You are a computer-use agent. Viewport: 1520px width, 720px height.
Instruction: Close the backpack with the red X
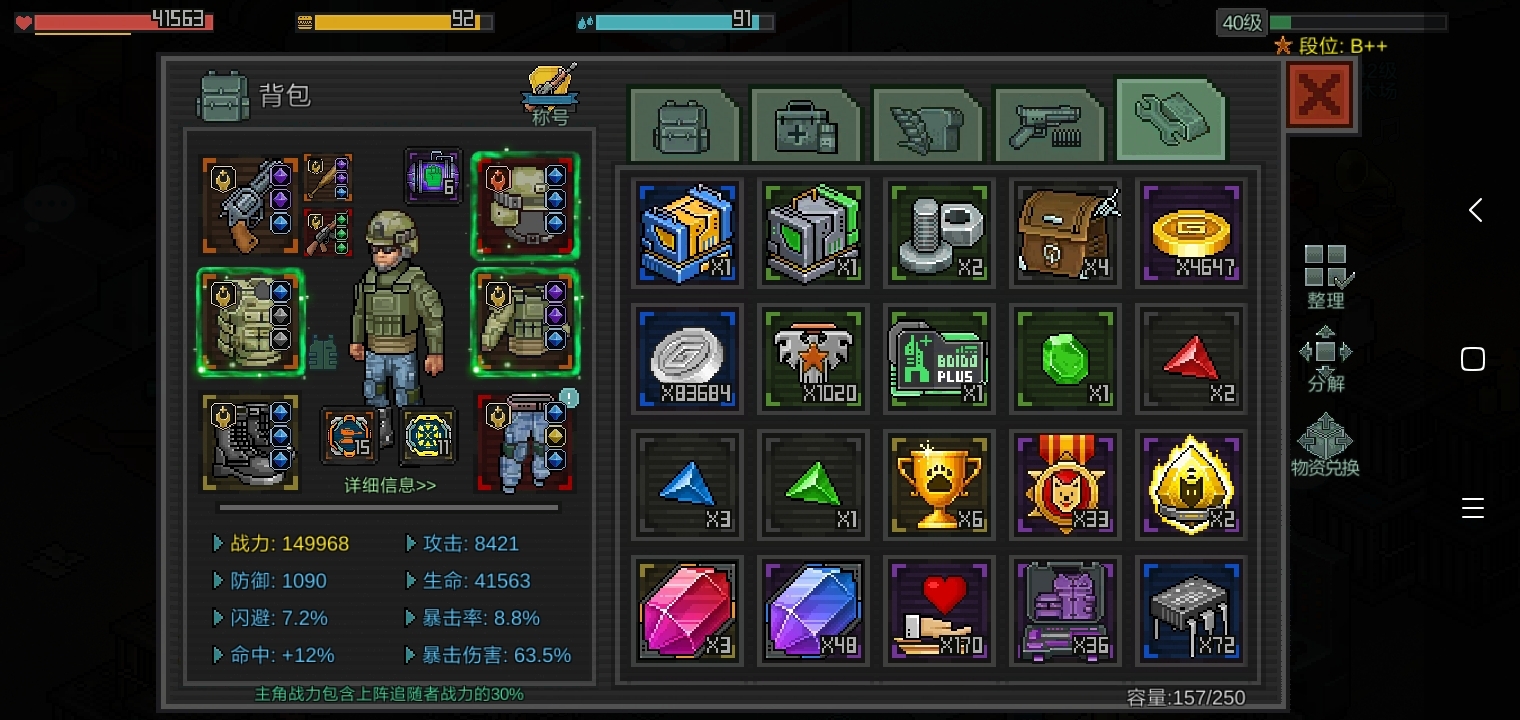coord(1320,96)
